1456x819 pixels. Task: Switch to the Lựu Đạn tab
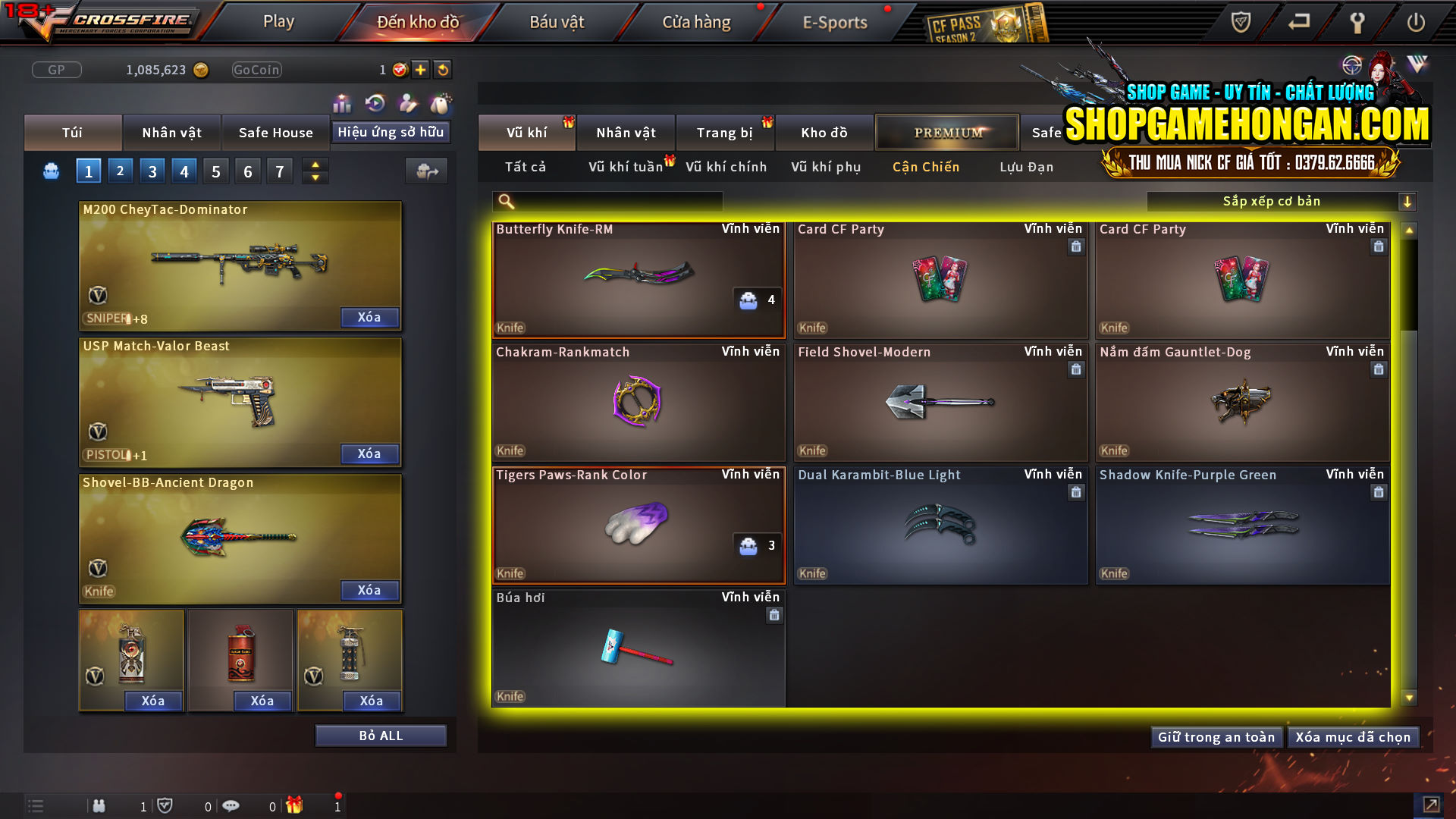point(1028,167)
